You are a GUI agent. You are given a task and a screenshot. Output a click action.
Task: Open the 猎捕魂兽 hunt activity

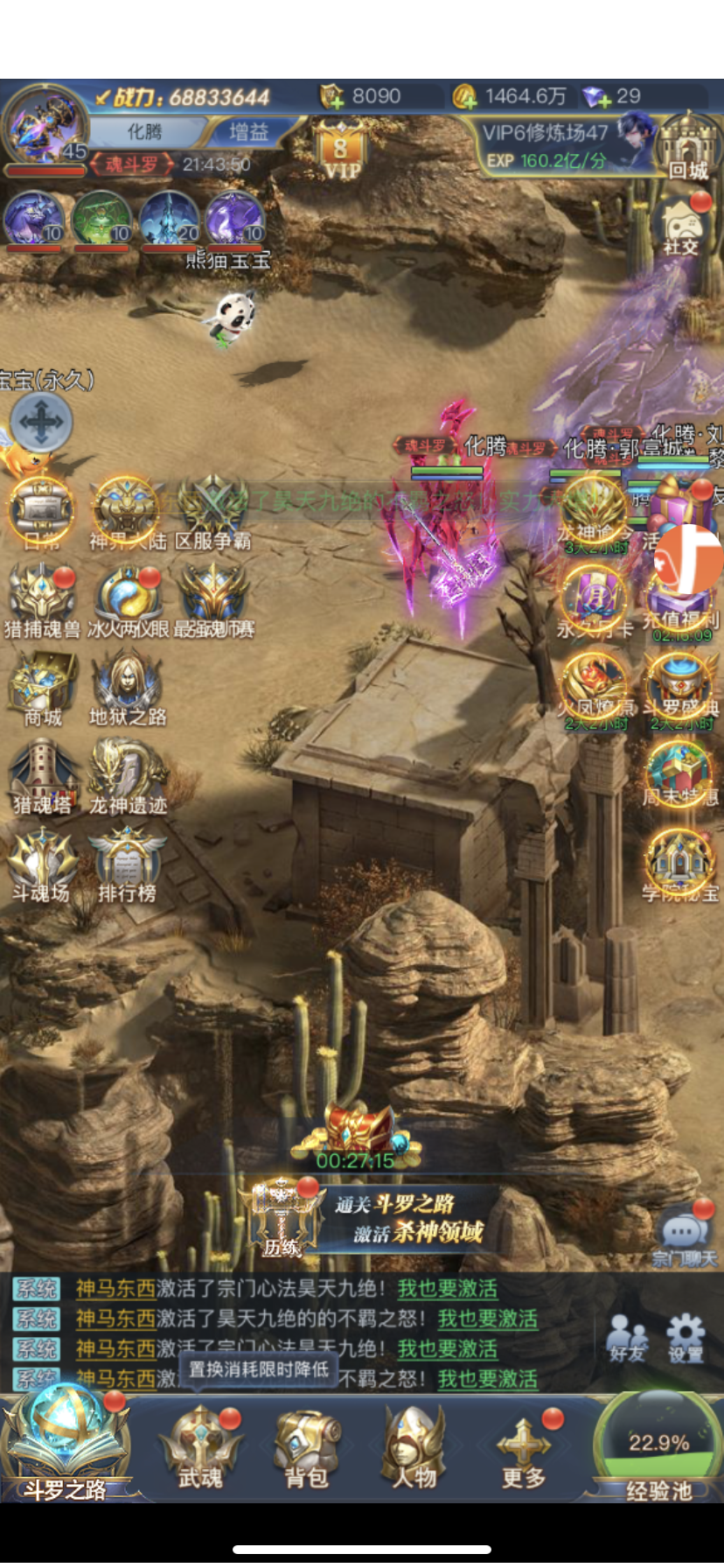pyautogui.click(x=42, y=602)
